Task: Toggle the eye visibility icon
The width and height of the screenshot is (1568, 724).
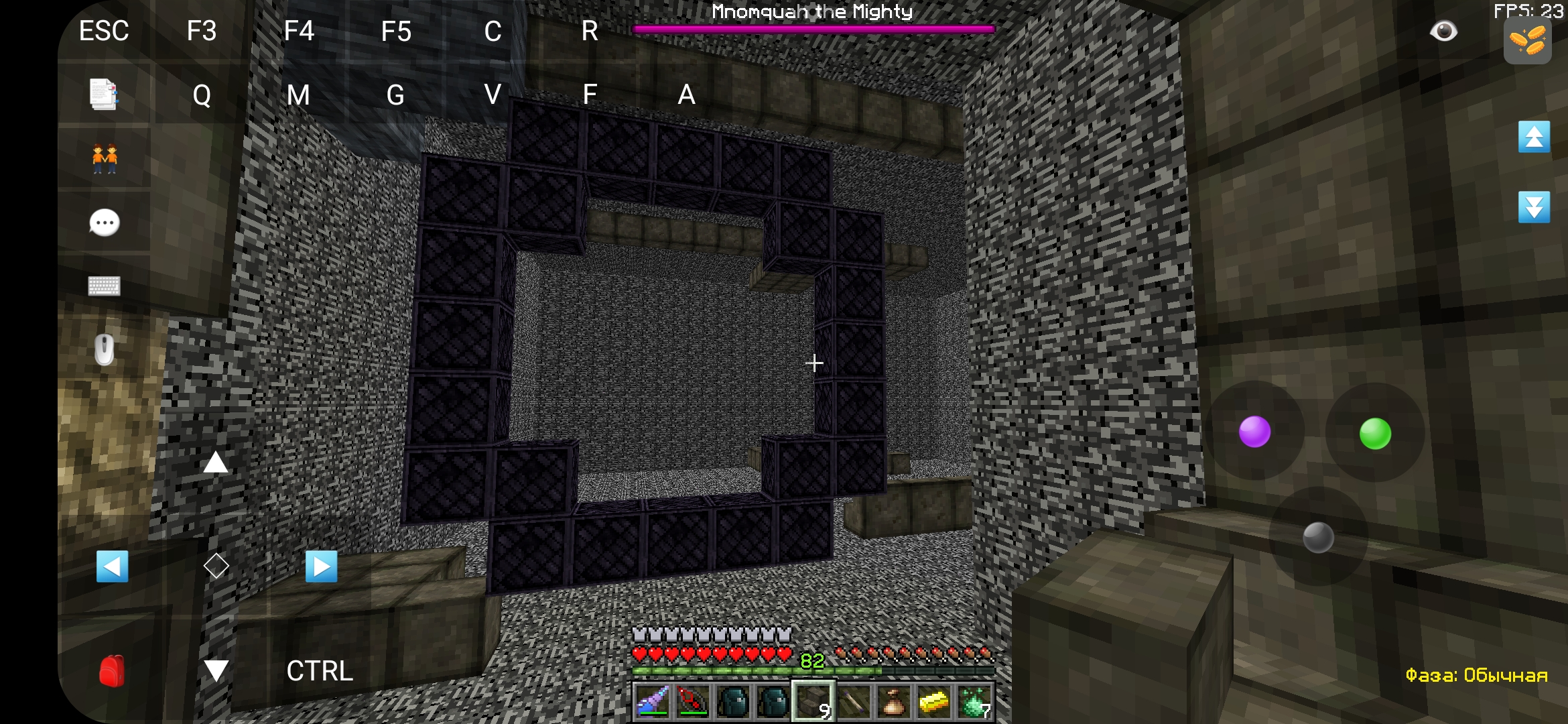Action: 1443,32
